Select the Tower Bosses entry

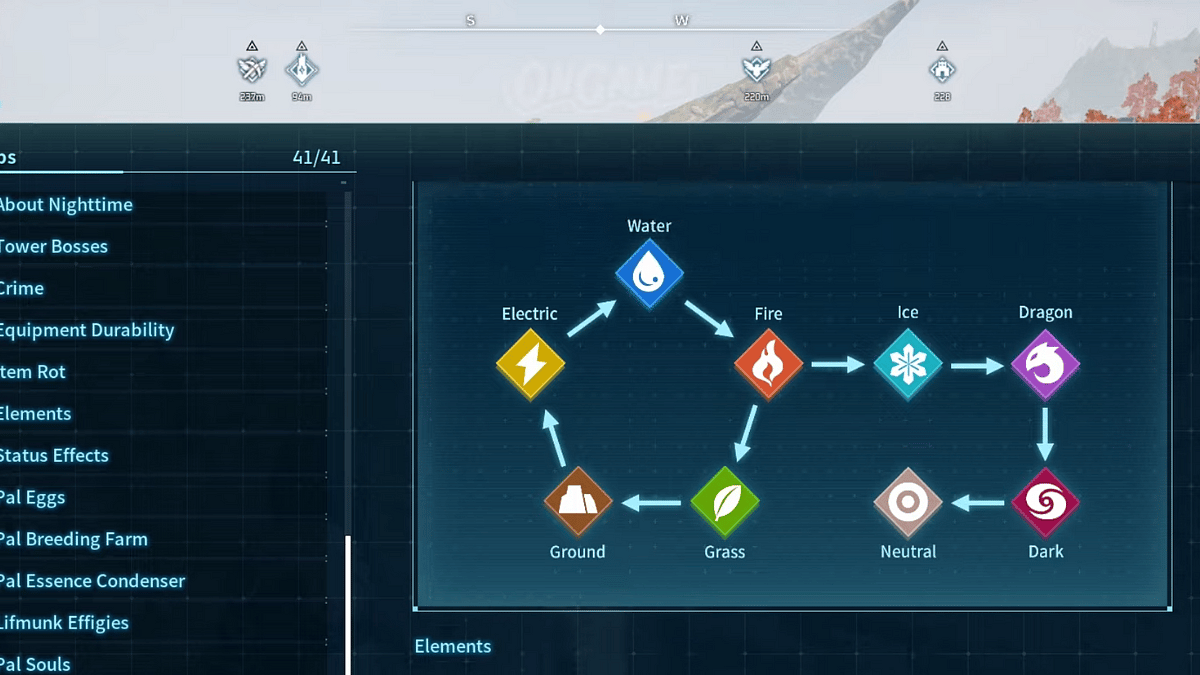pyautogui.click(x=54, y=247)
